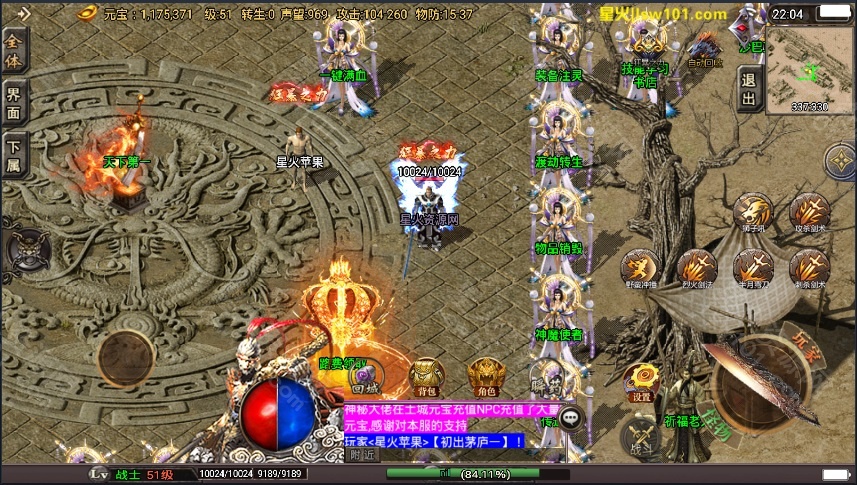857x485 pixels.
Task: Click the 退出 exit button
Action: click(748, 88)
